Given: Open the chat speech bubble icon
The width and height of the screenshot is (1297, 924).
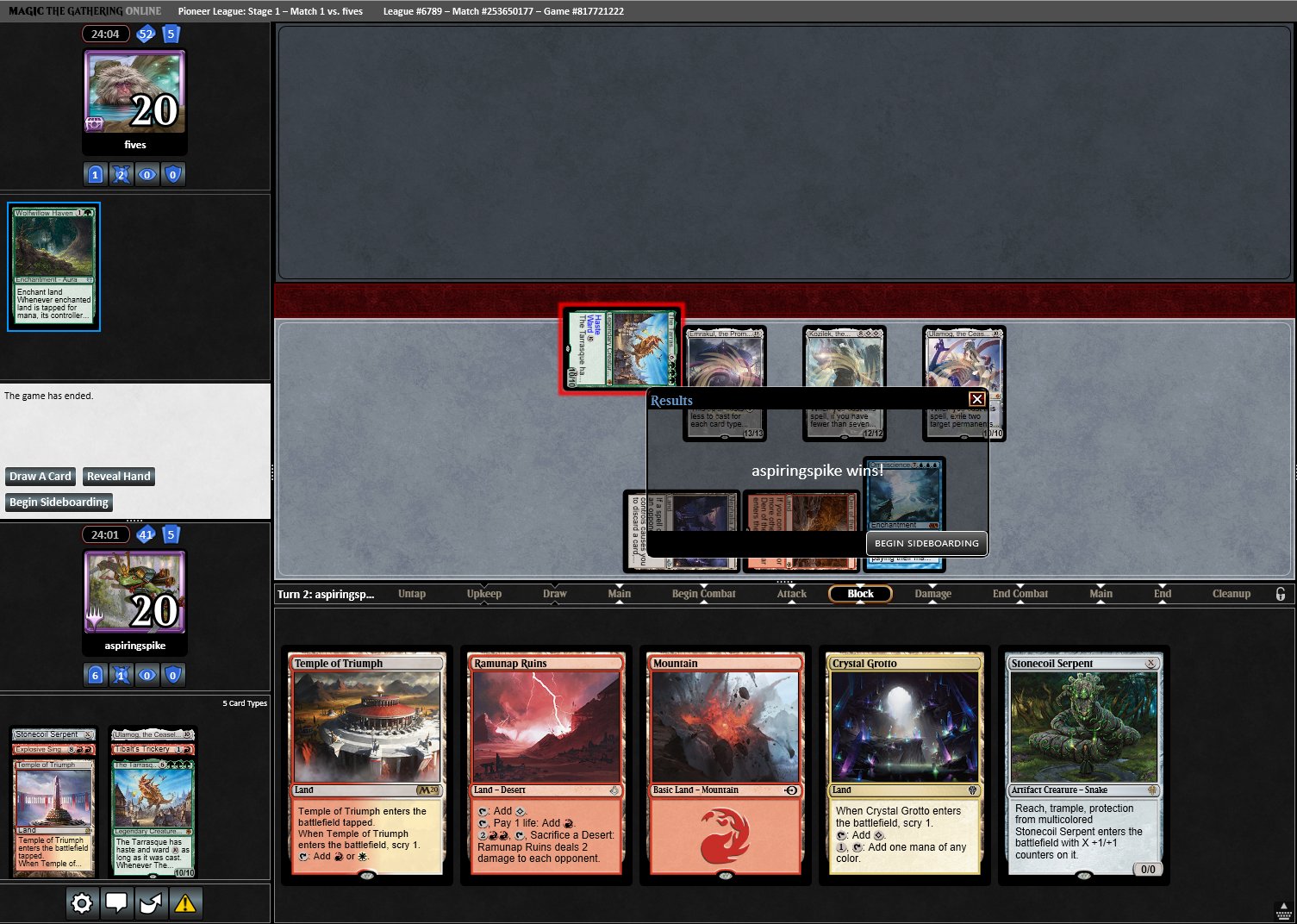Looking at the screenshot, I should tap(117, 902).
